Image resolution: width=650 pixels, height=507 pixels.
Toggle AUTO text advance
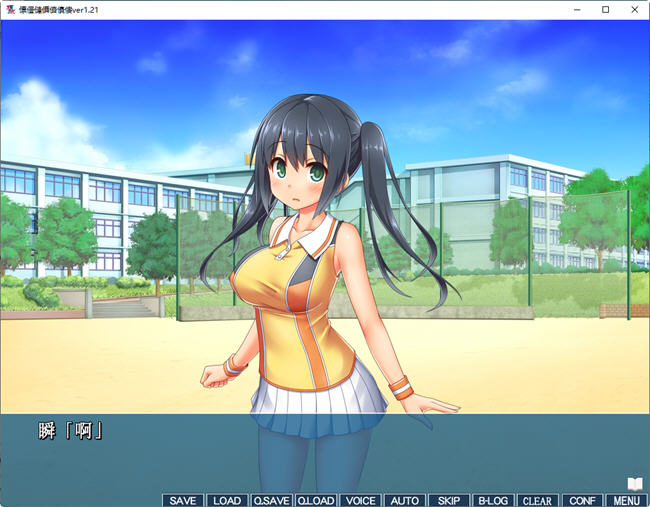pyautogui.click(x=404, y=500)
